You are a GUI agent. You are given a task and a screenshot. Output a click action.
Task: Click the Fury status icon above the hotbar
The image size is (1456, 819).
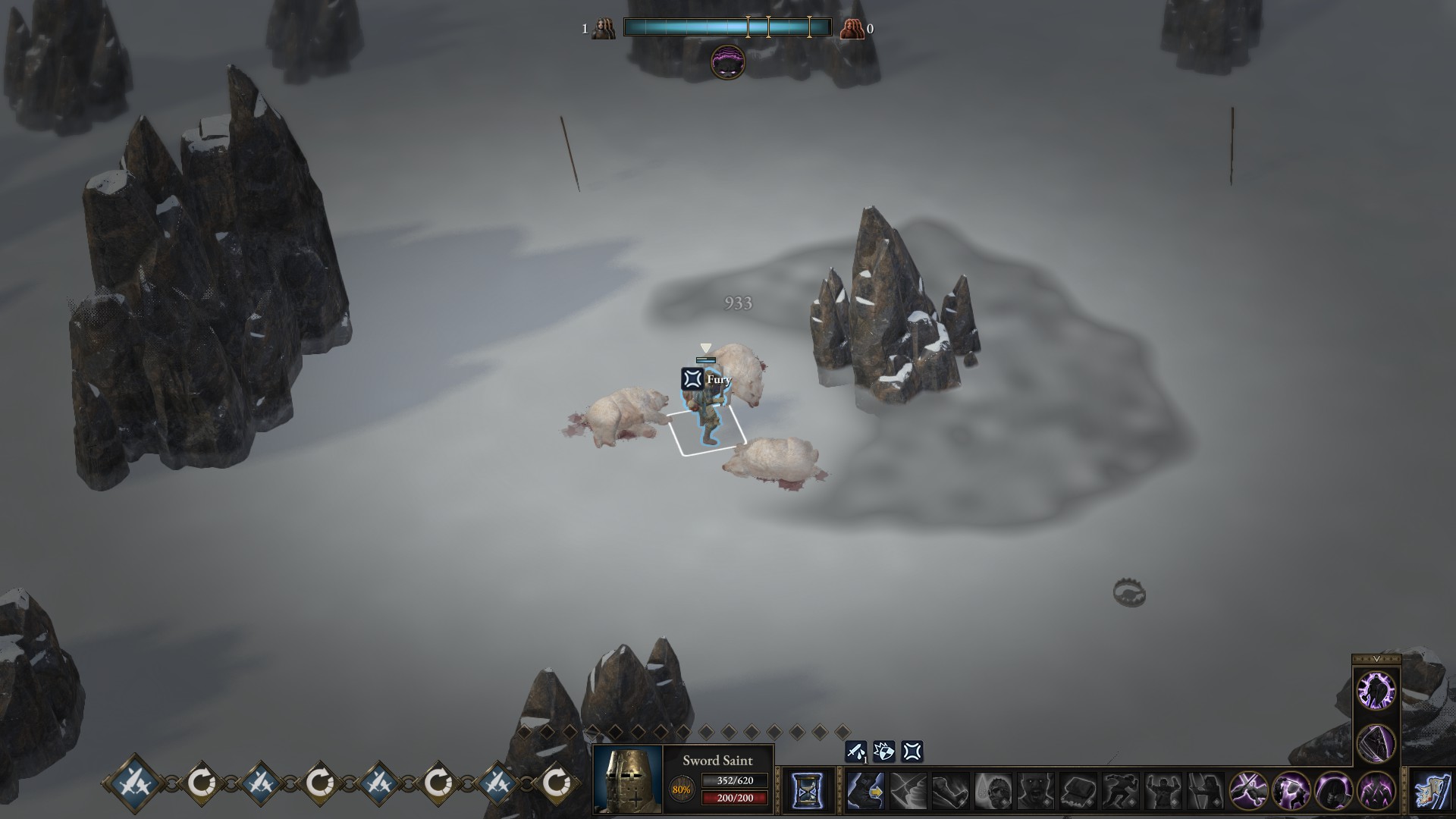coord(912,752)
